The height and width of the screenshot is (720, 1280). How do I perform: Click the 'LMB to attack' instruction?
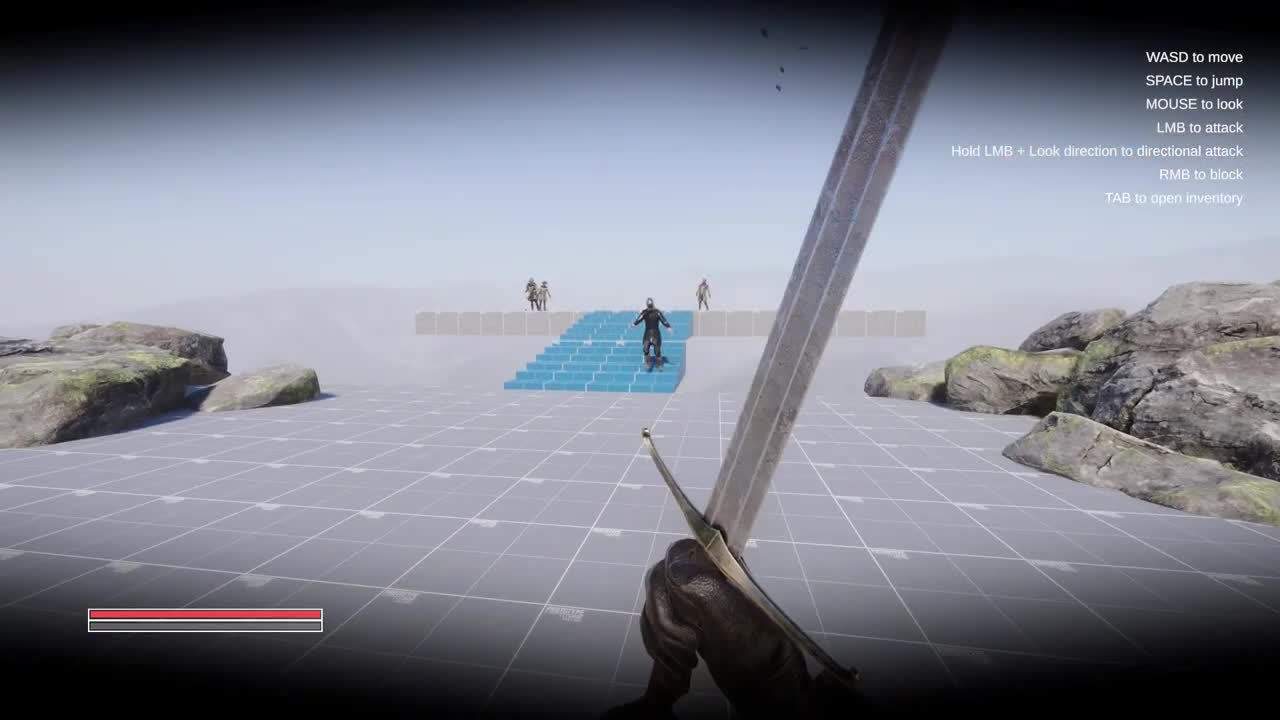[x=1200, y=127]
